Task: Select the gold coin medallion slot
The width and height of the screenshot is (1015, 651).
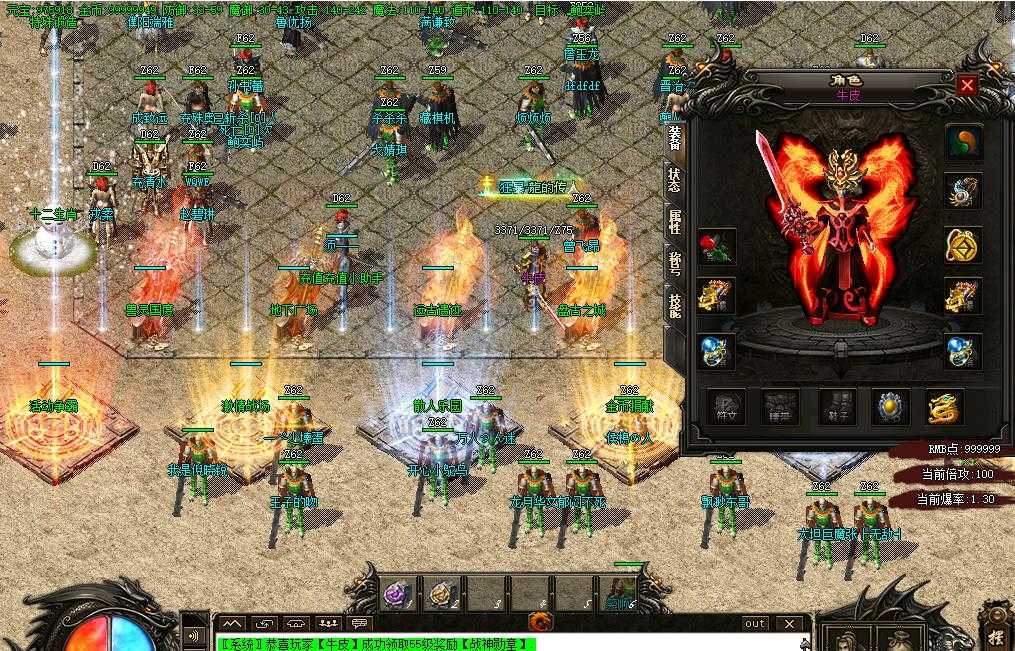Action: click(964, 244)
